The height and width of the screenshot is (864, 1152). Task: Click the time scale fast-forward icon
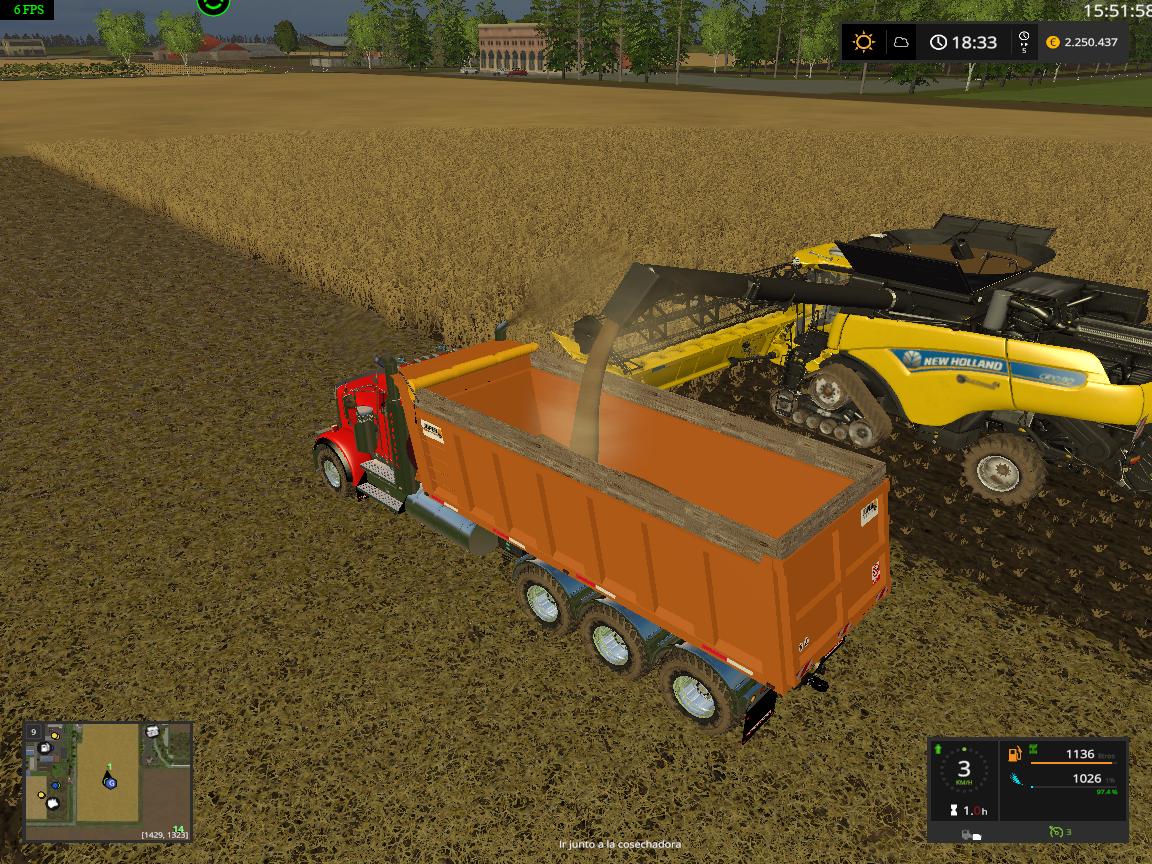coord(1023,42)
